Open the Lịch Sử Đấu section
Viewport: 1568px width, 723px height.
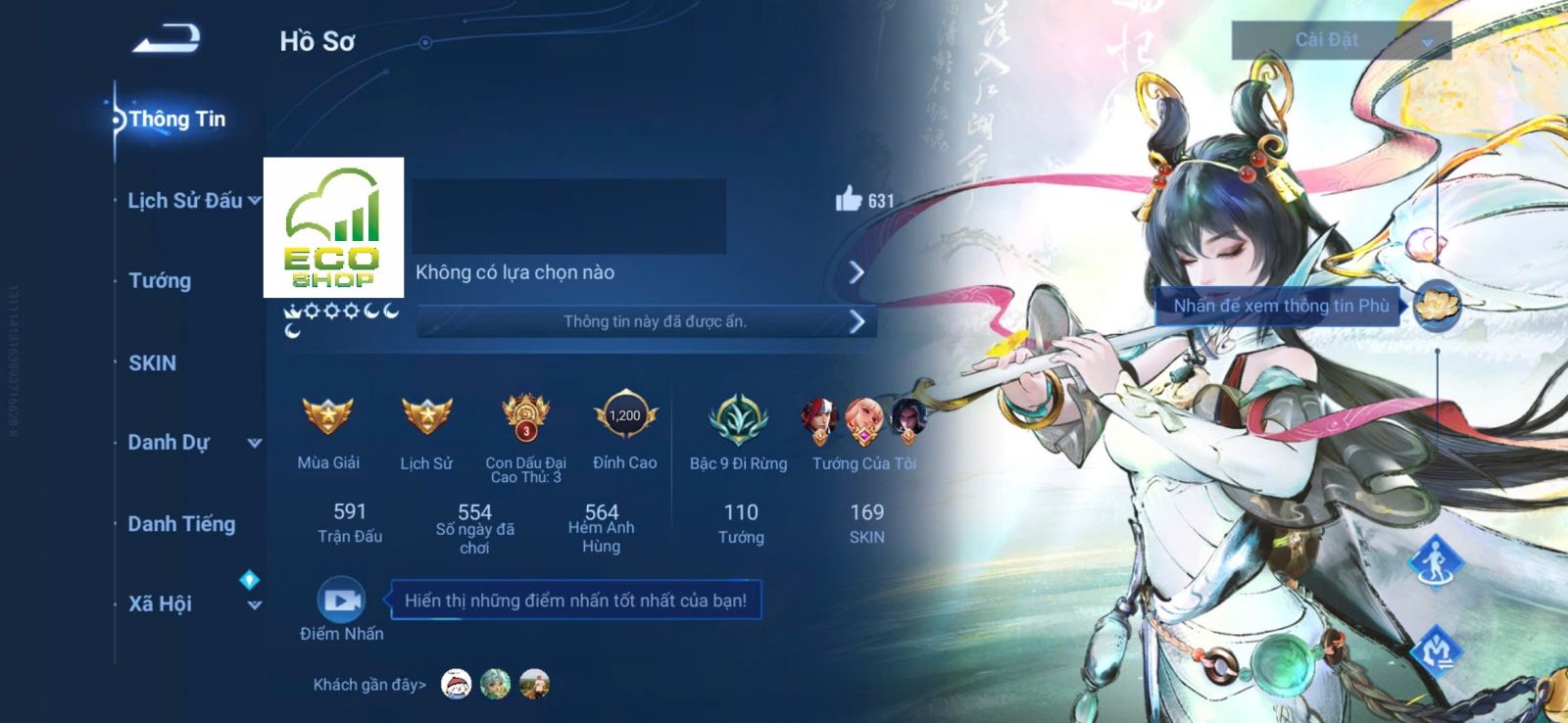[185, 201]
